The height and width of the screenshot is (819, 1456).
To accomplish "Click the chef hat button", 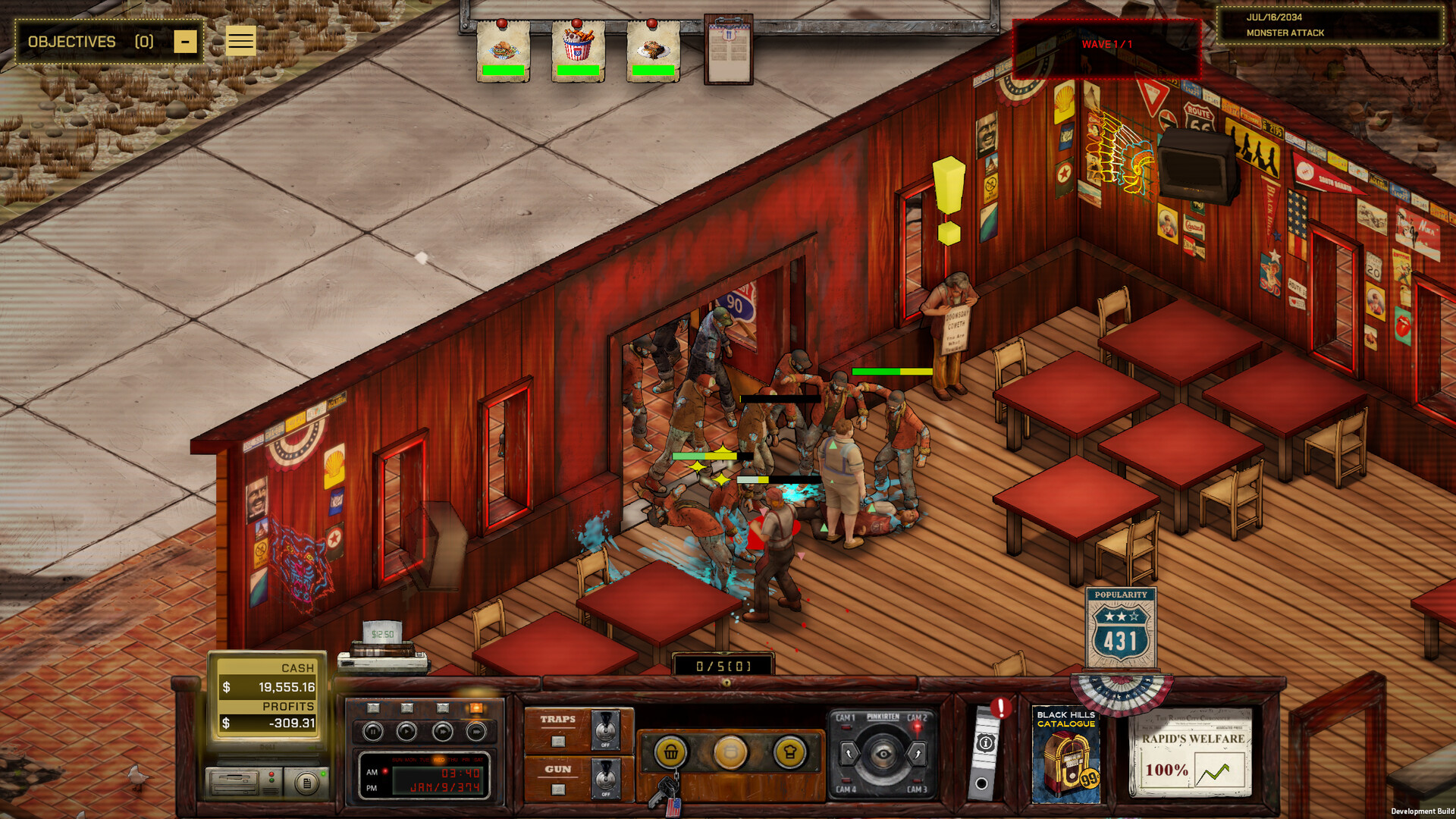I will 789,753.
